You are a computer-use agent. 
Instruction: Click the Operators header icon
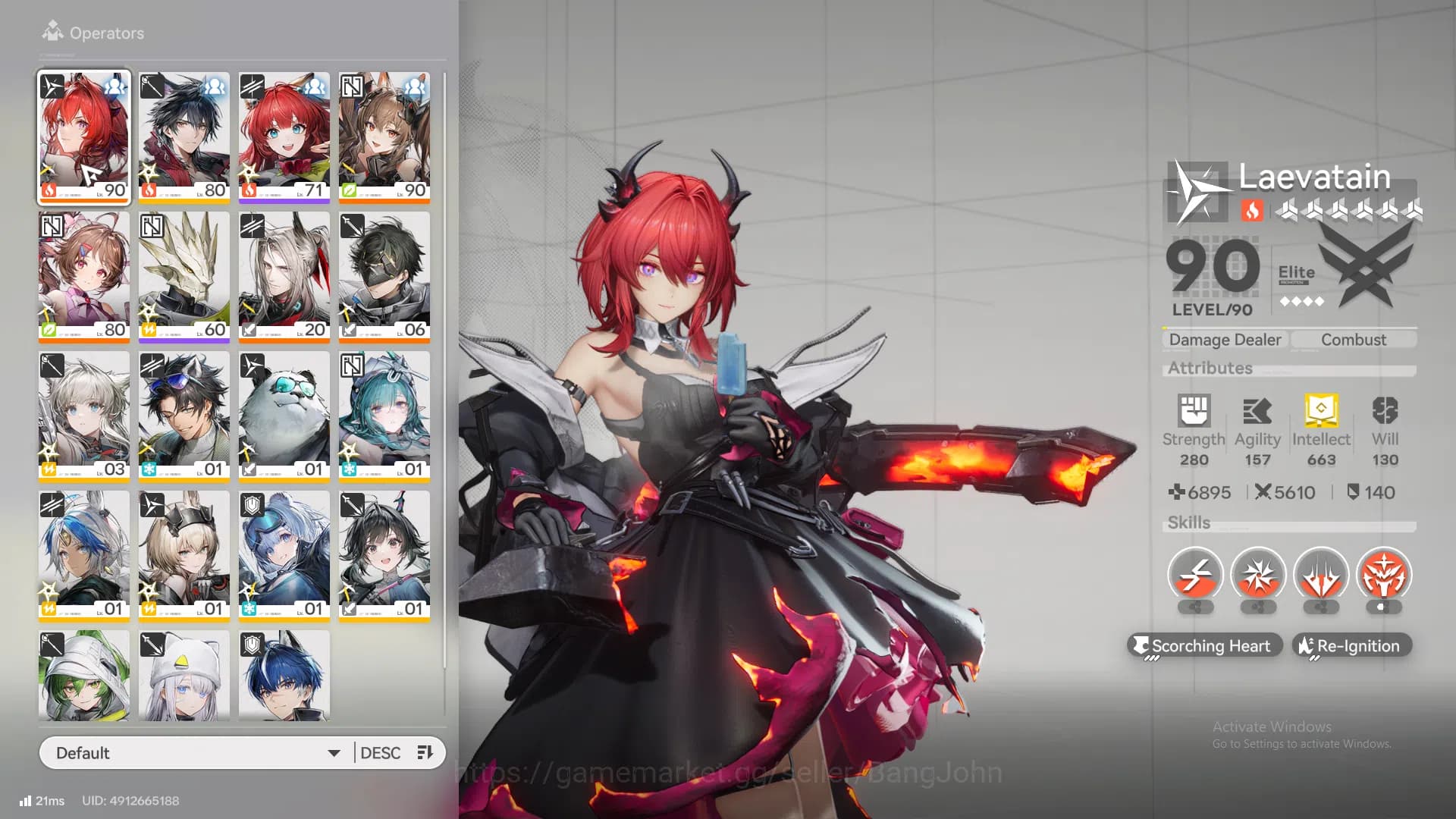[x=53, y=30]
